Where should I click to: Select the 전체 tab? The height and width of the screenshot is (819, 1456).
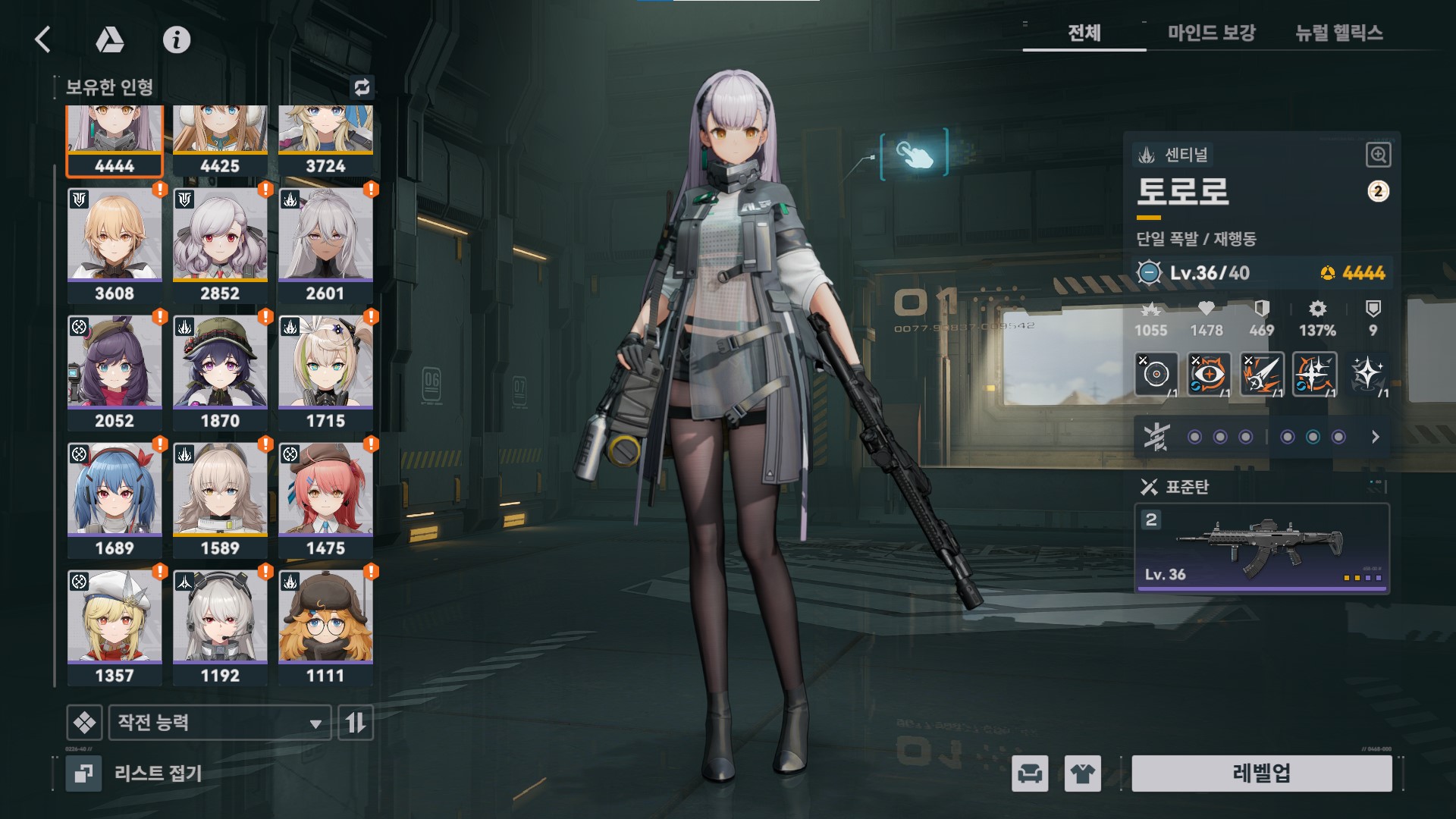click(1084, 33)
